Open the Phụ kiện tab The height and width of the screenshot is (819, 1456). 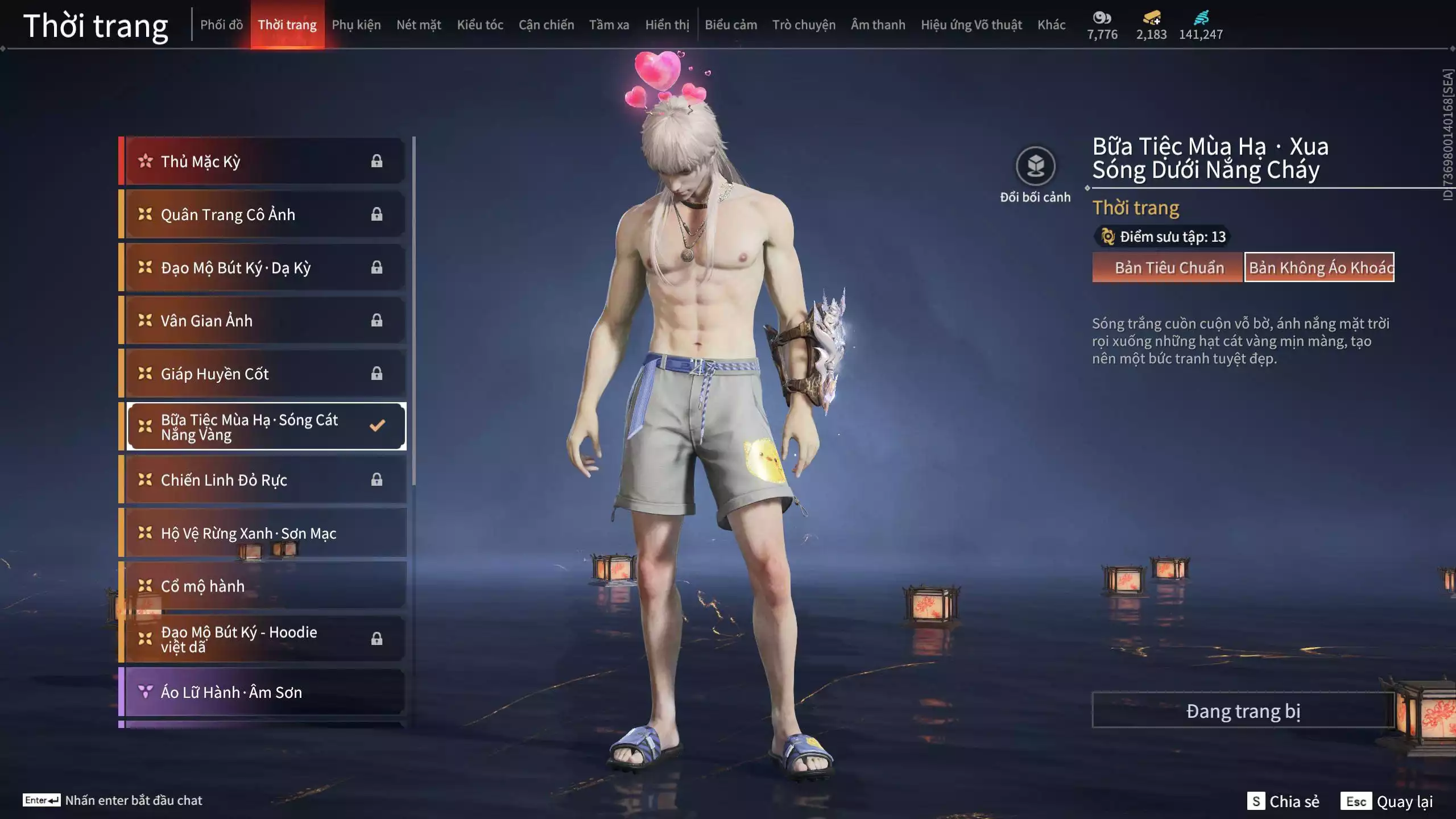pyautogui.click(x=356, y=25)
